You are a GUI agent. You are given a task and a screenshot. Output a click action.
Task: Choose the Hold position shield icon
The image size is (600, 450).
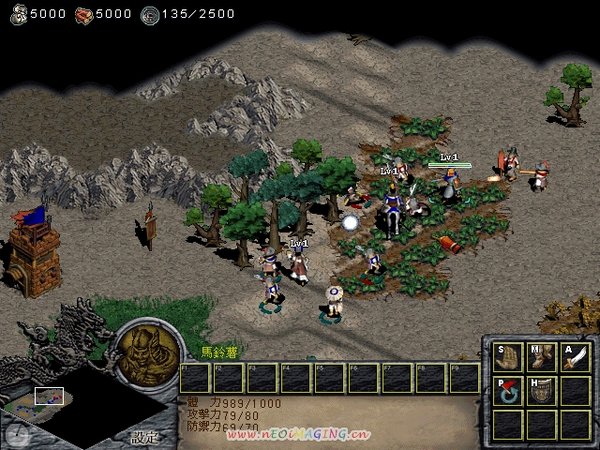542,391
